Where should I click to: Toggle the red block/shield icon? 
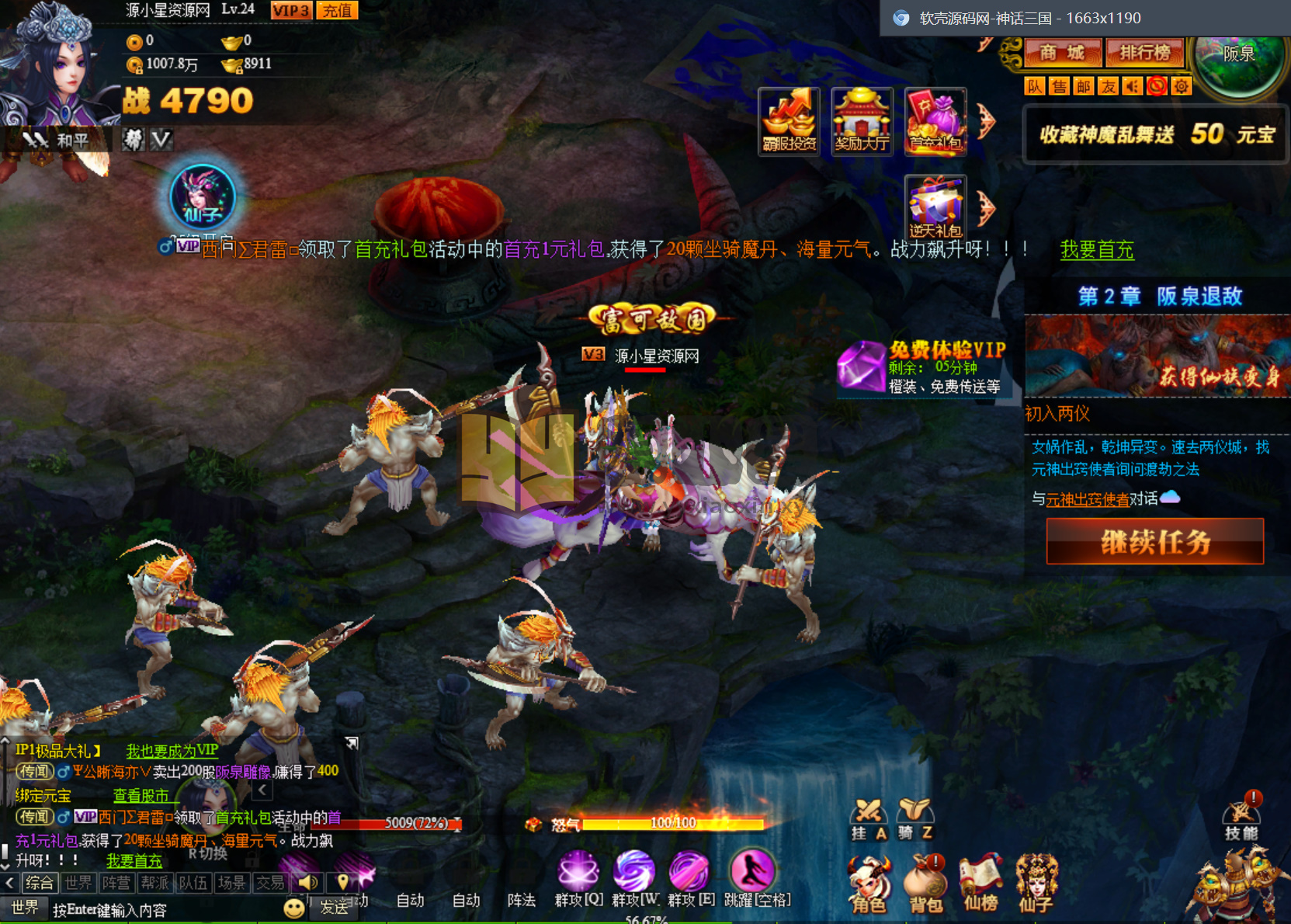pyautogui.click(x=1156, y=86)
